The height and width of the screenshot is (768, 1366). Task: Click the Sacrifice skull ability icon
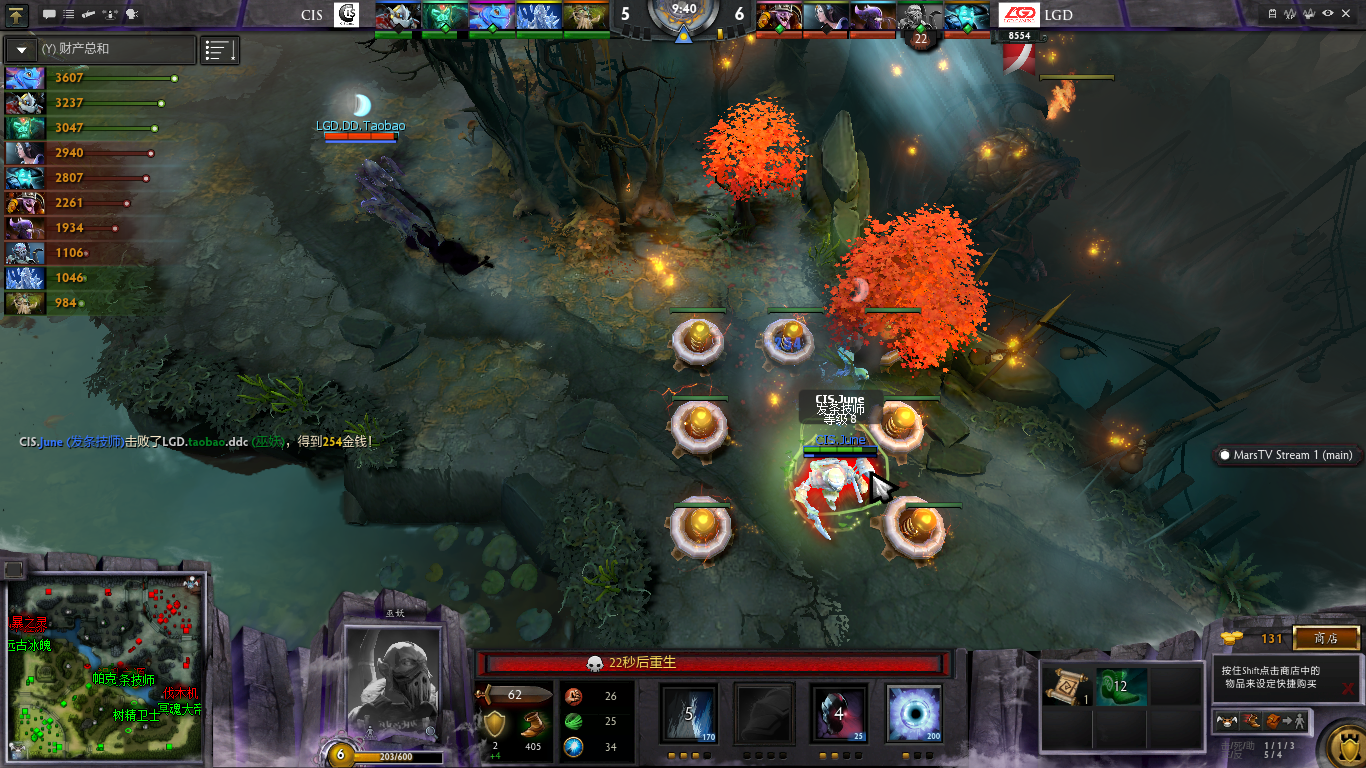tap(838, 713)
